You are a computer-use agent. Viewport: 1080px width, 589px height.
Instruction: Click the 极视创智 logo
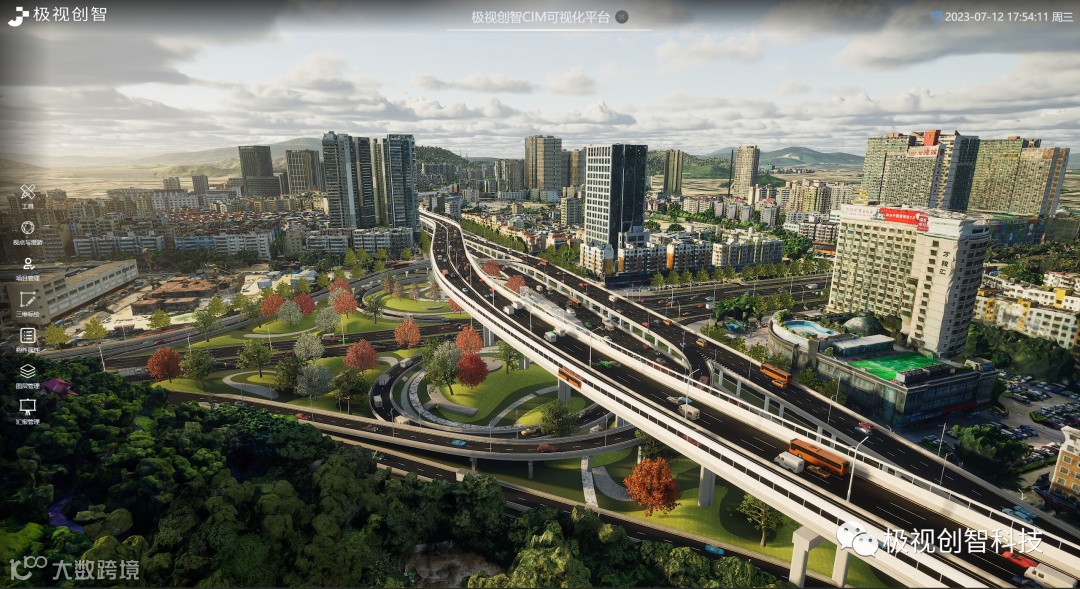[x=57, y=15]
